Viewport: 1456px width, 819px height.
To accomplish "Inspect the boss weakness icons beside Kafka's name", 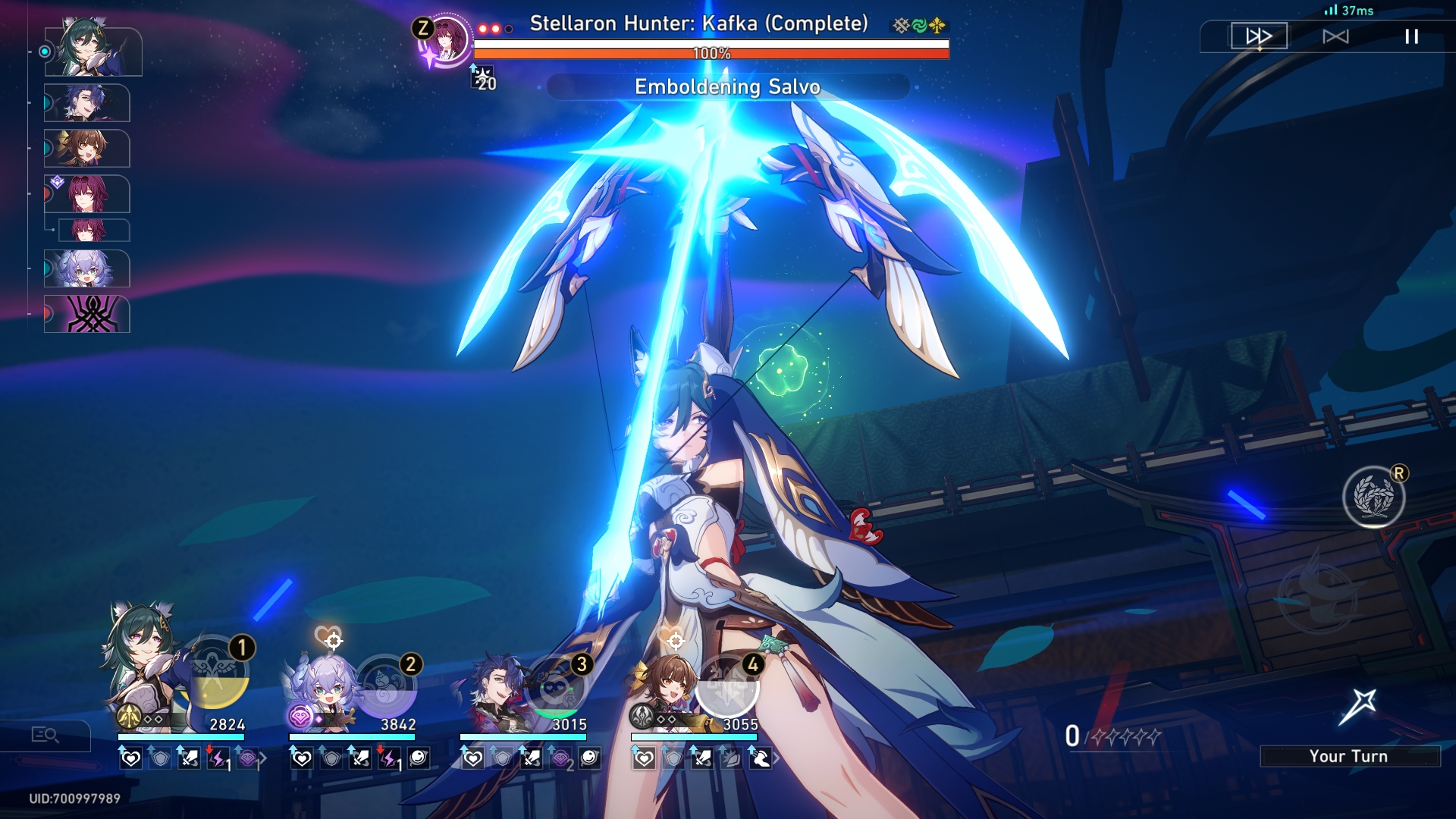I will click(919, 26).
